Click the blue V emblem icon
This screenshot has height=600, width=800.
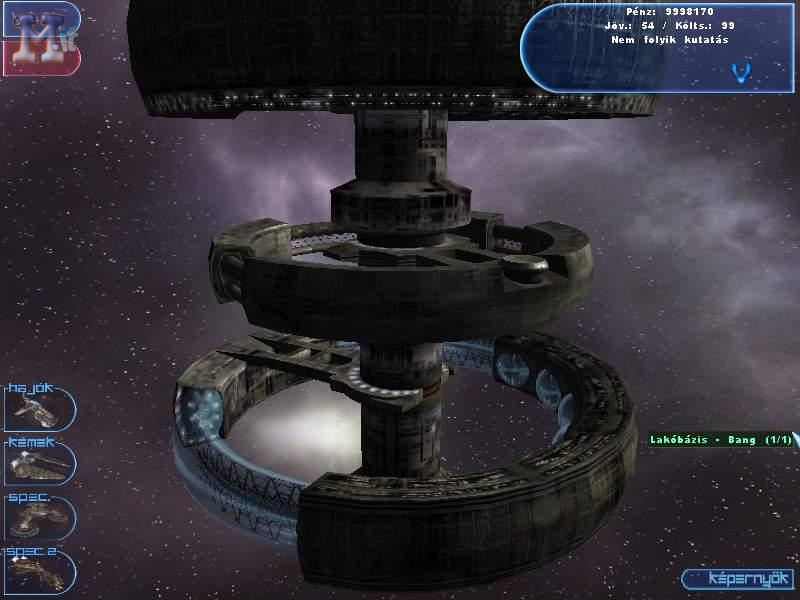pyautogui.click(x=741, y=71)
